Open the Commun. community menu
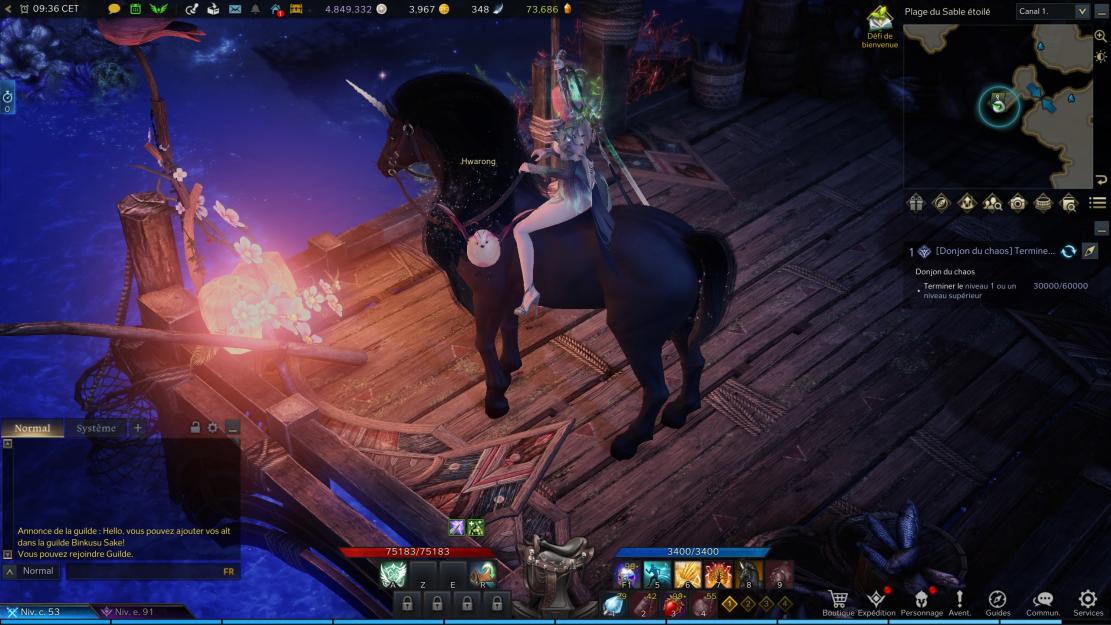 click(x=1043, y=600)
